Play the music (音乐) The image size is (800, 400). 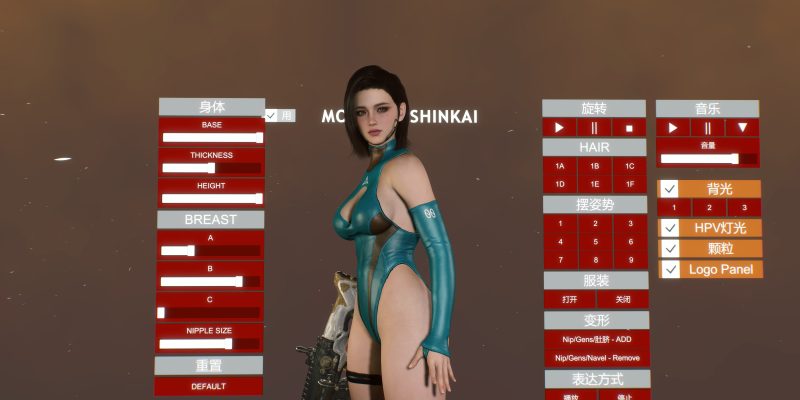tap(673, 128)
